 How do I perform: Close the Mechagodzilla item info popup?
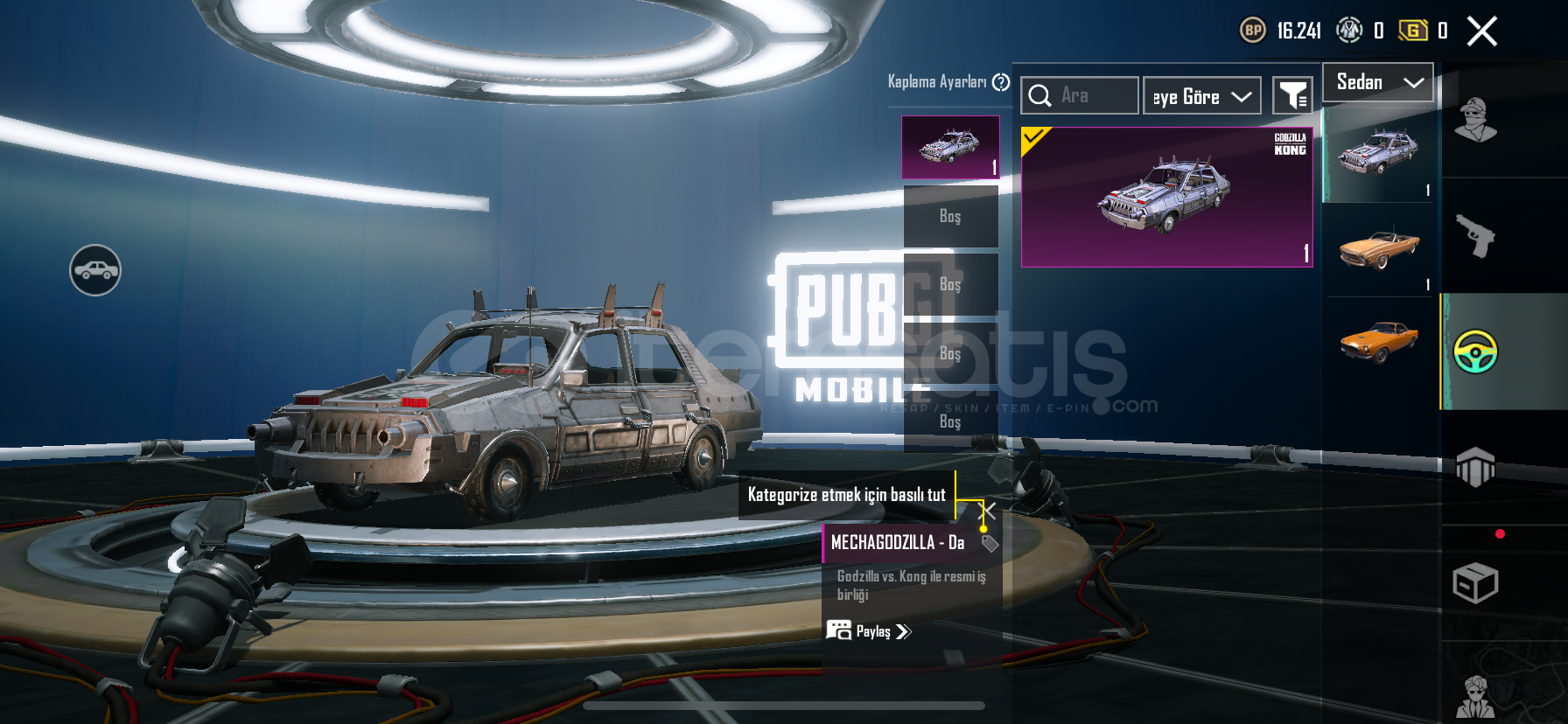coord(987,511)
